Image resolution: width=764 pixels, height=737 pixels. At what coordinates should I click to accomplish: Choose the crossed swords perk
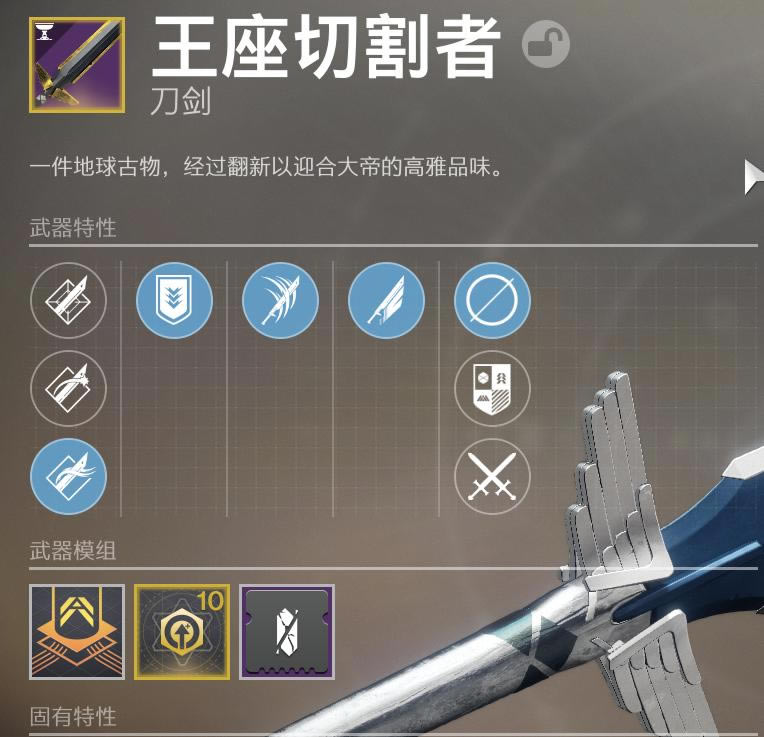click(x=492, y=476)
